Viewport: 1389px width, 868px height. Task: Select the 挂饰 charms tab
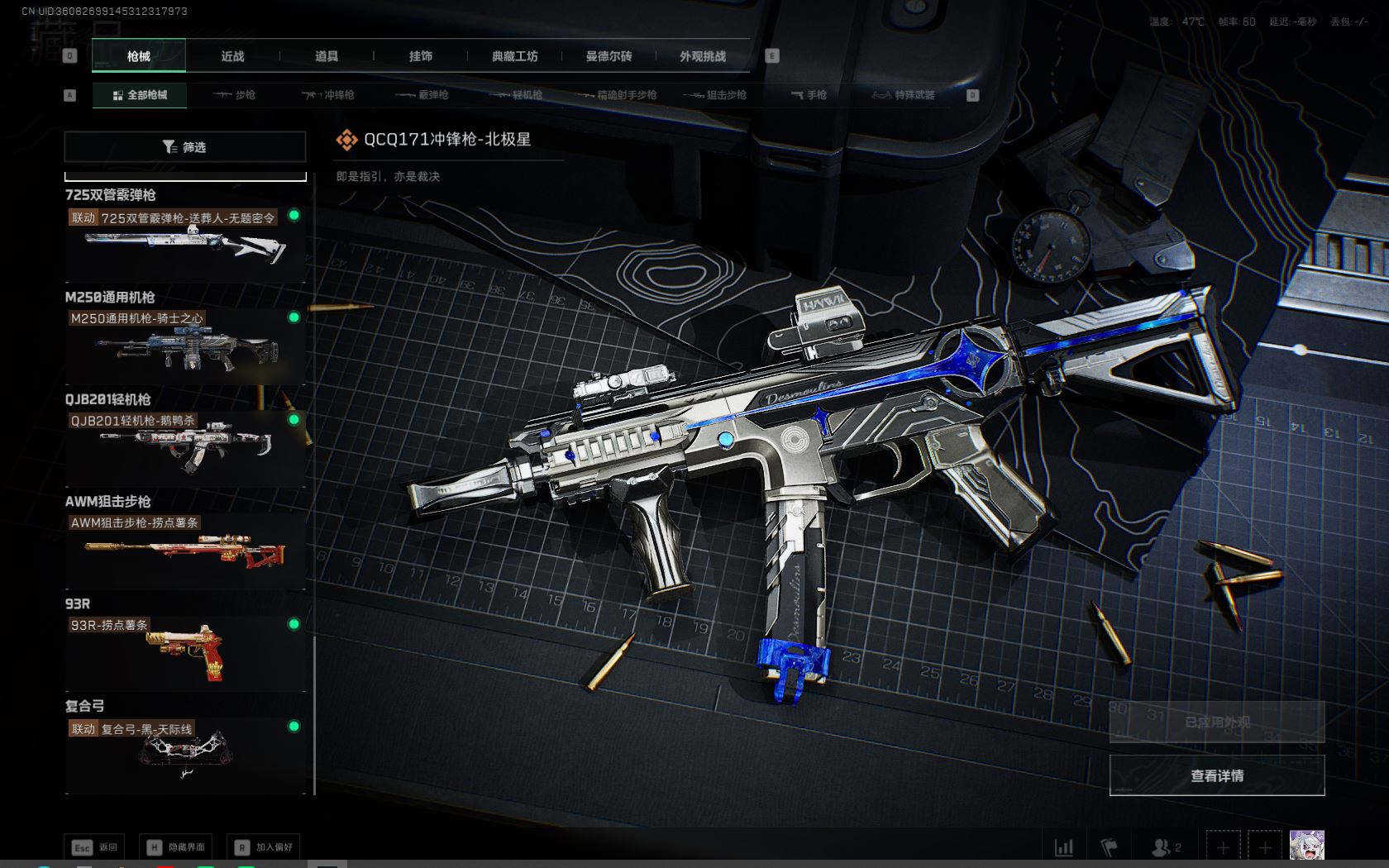coord(421,56)
